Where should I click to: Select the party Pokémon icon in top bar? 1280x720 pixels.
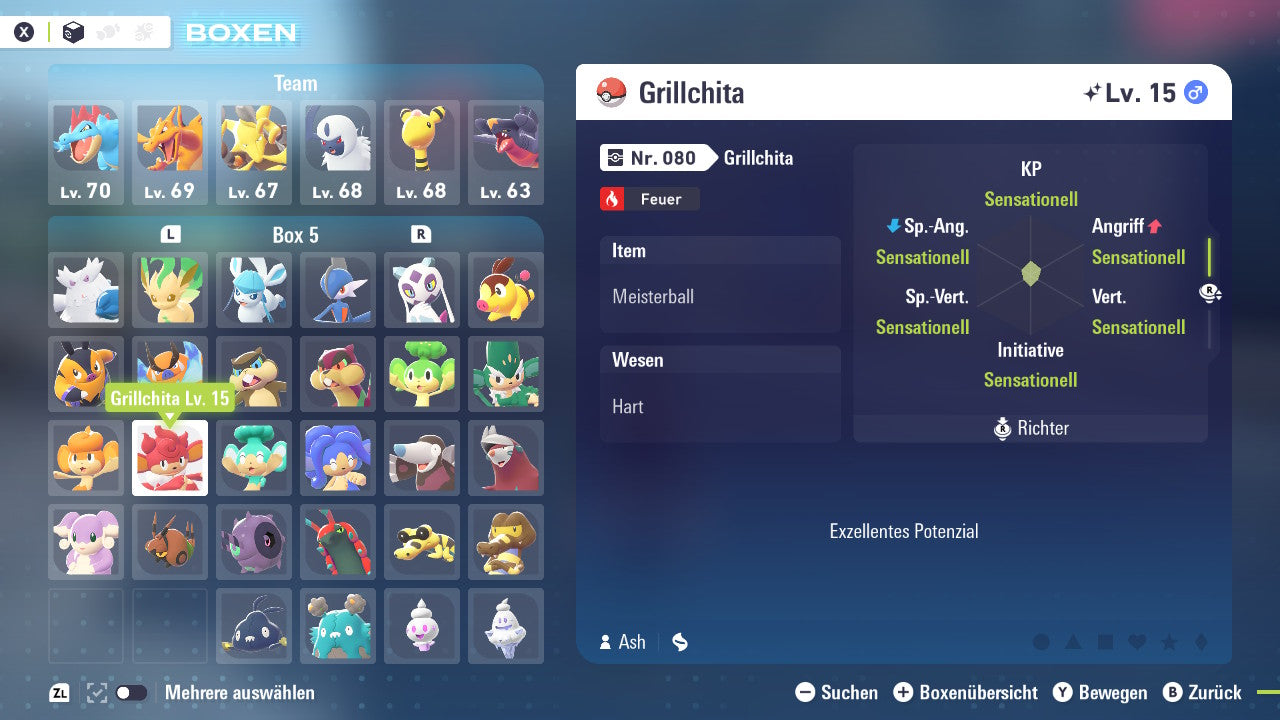(x=107, y=31)
